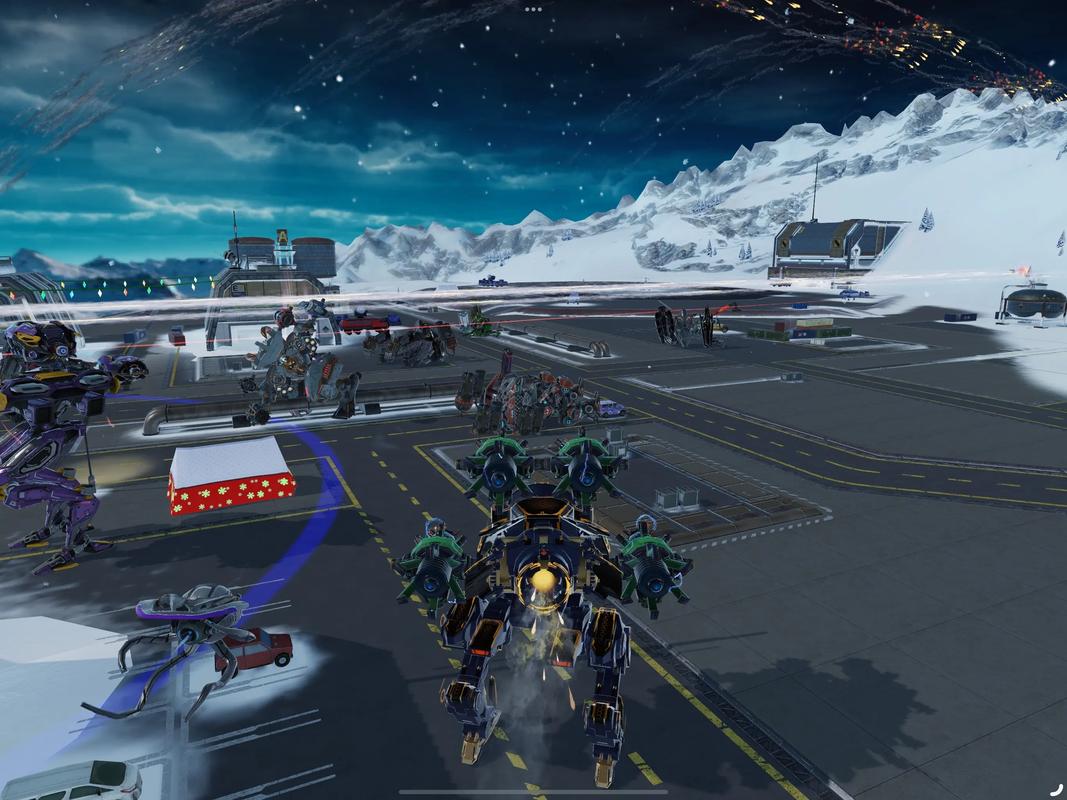Open the three-dot multitasking menu
This screenshot has height=800, width=1067.
point(533,9)
